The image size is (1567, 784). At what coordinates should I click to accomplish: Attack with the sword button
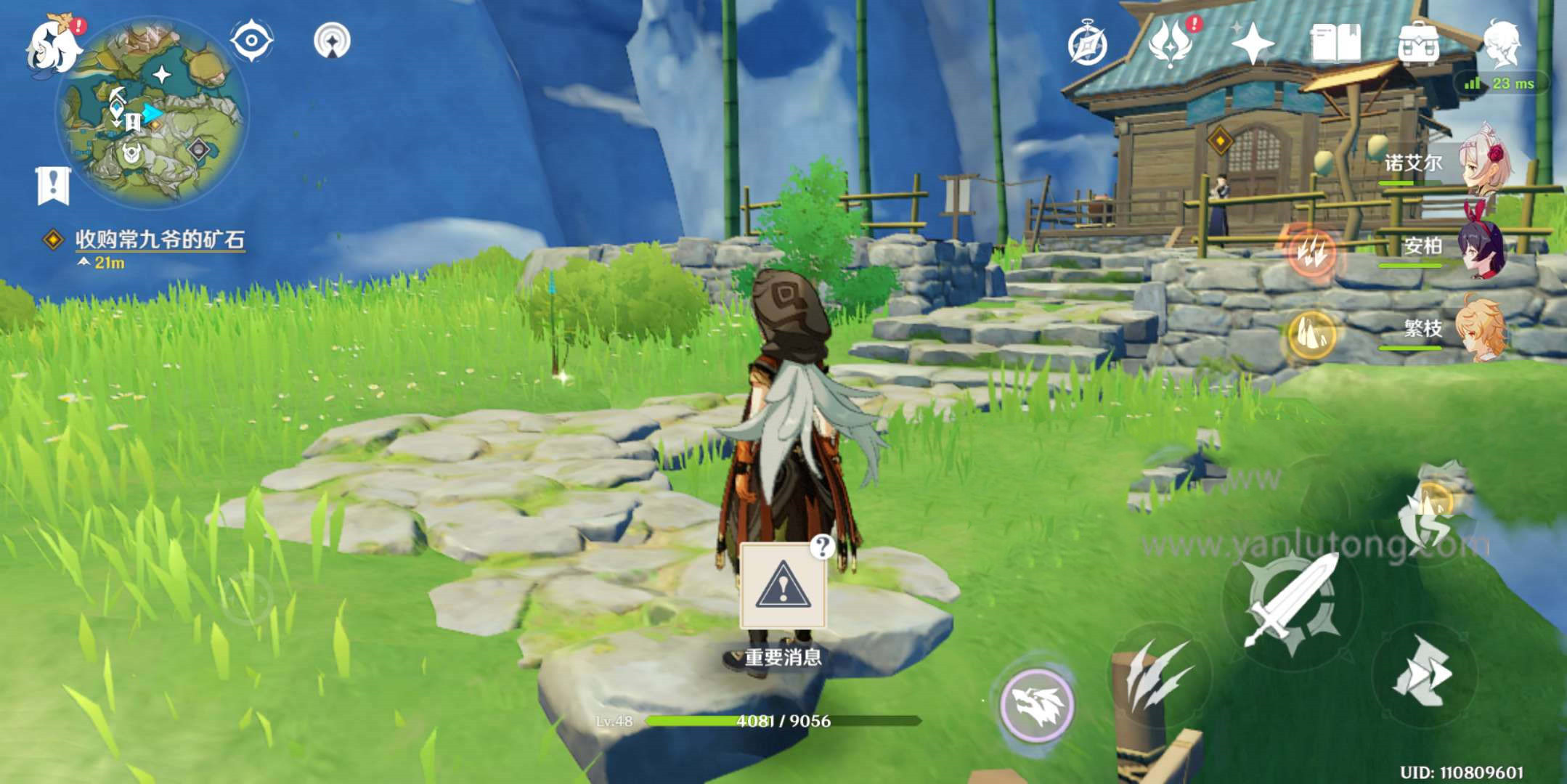click(x=1292, y=603)
